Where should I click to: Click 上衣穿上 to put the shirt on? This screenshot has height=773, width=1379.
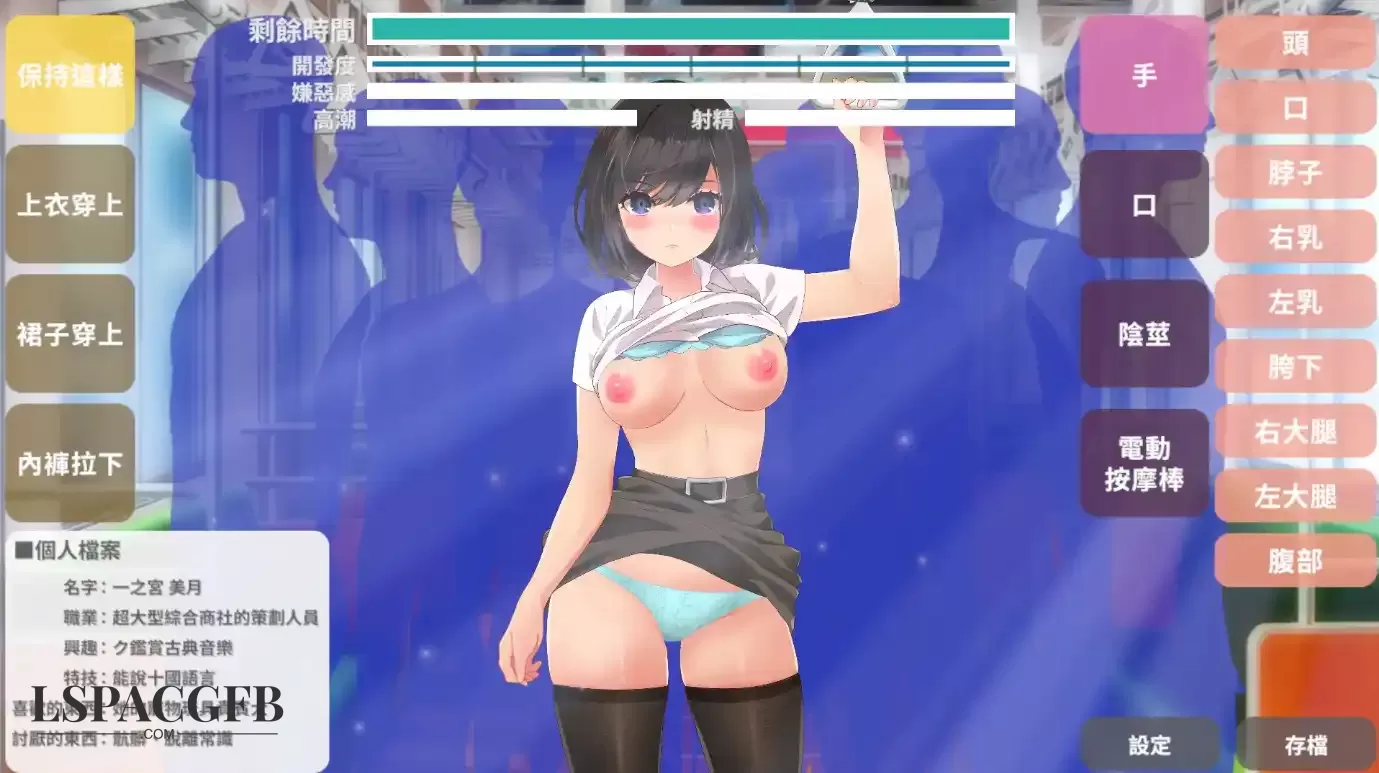(70, 205)
